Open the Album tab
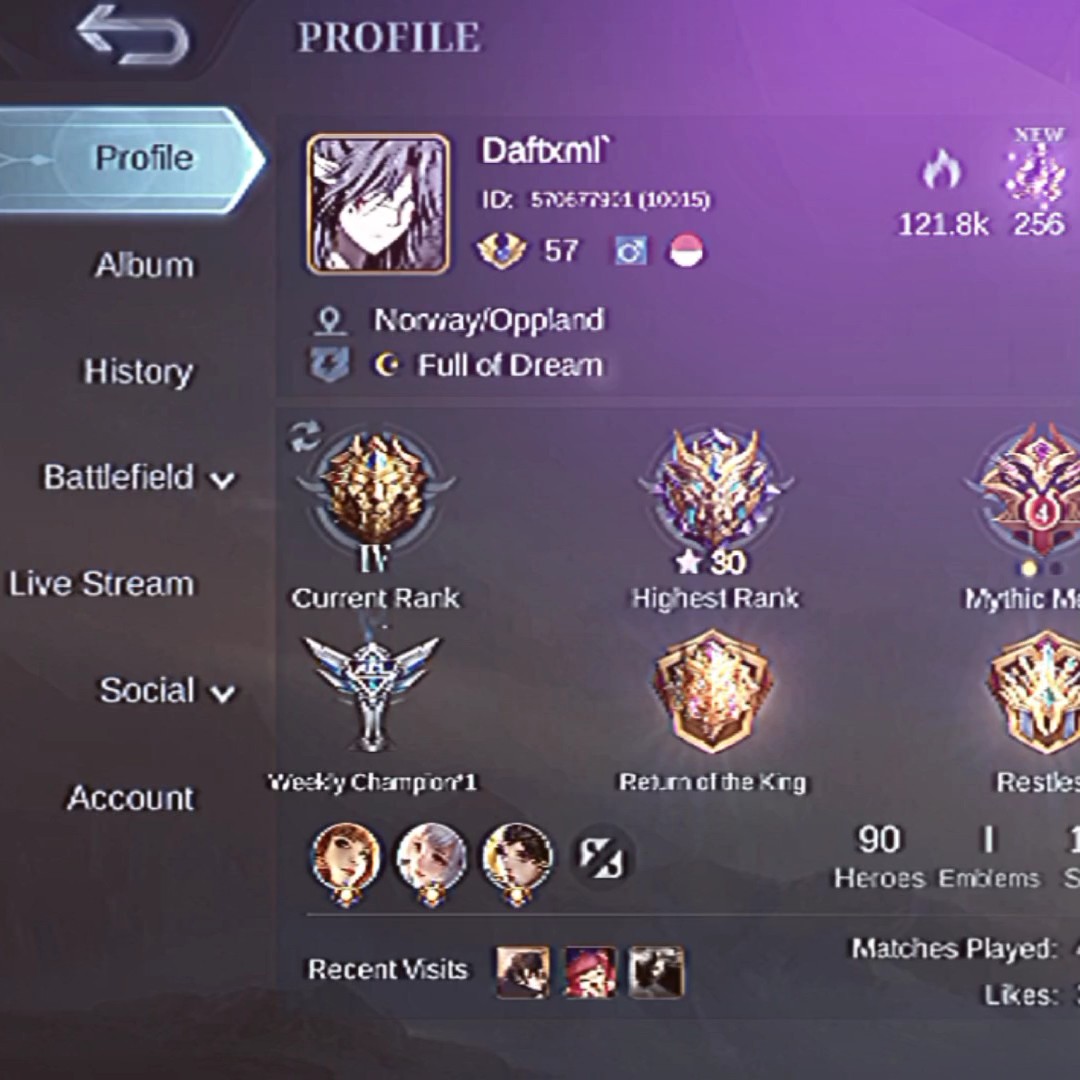The image size is (1080, 1080). coord(144,266)
